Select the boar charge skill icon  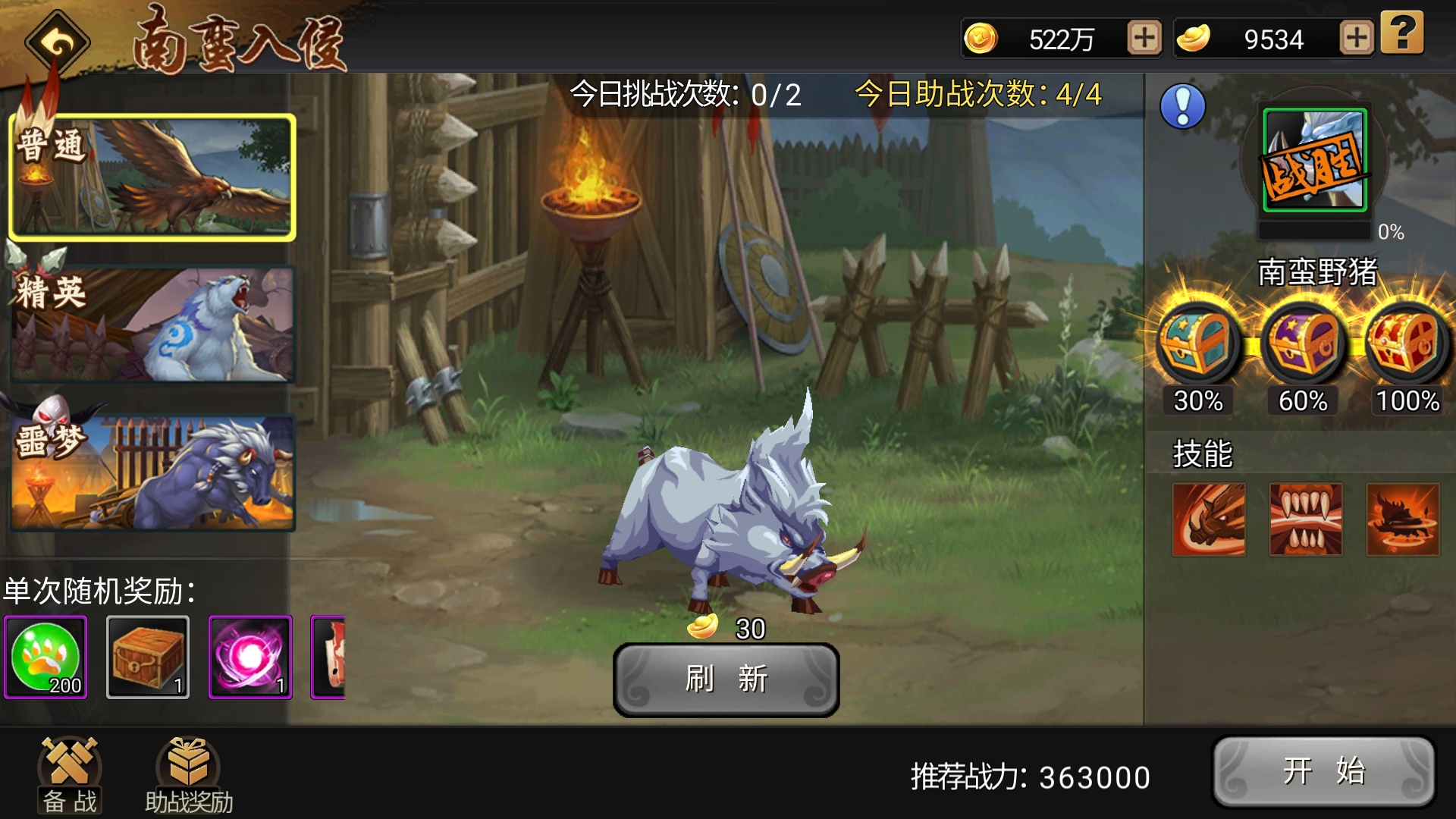[x=1209, y=517]
